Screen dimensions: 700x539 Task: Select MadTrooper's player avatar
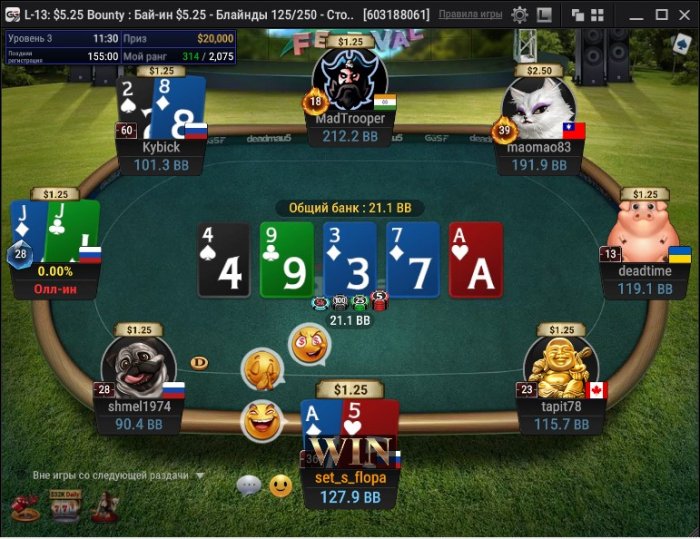349,80
